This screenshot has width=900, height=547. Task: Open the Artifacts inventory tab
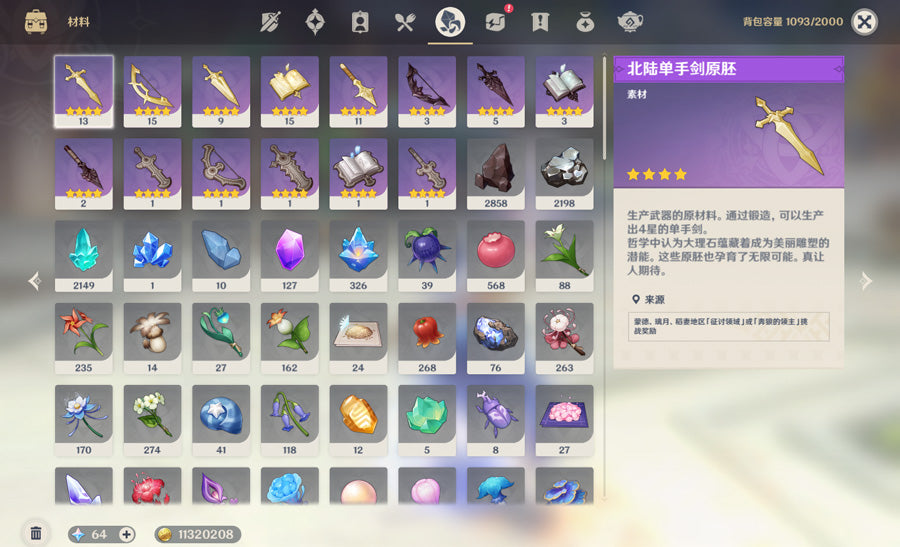[315, 22]
